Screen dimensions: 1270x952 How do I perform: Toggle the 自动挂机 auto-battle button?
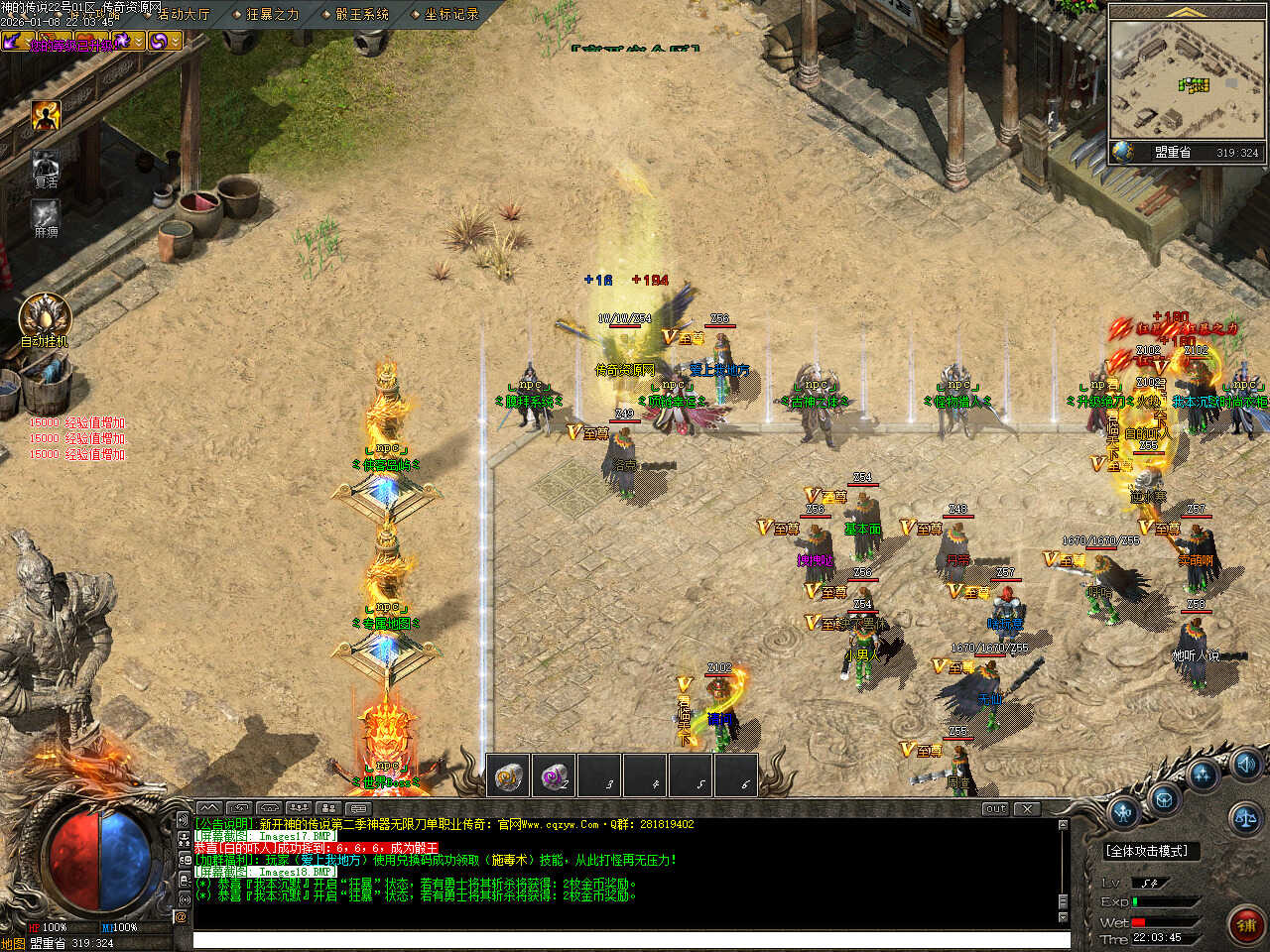click(x=45, y=316)
